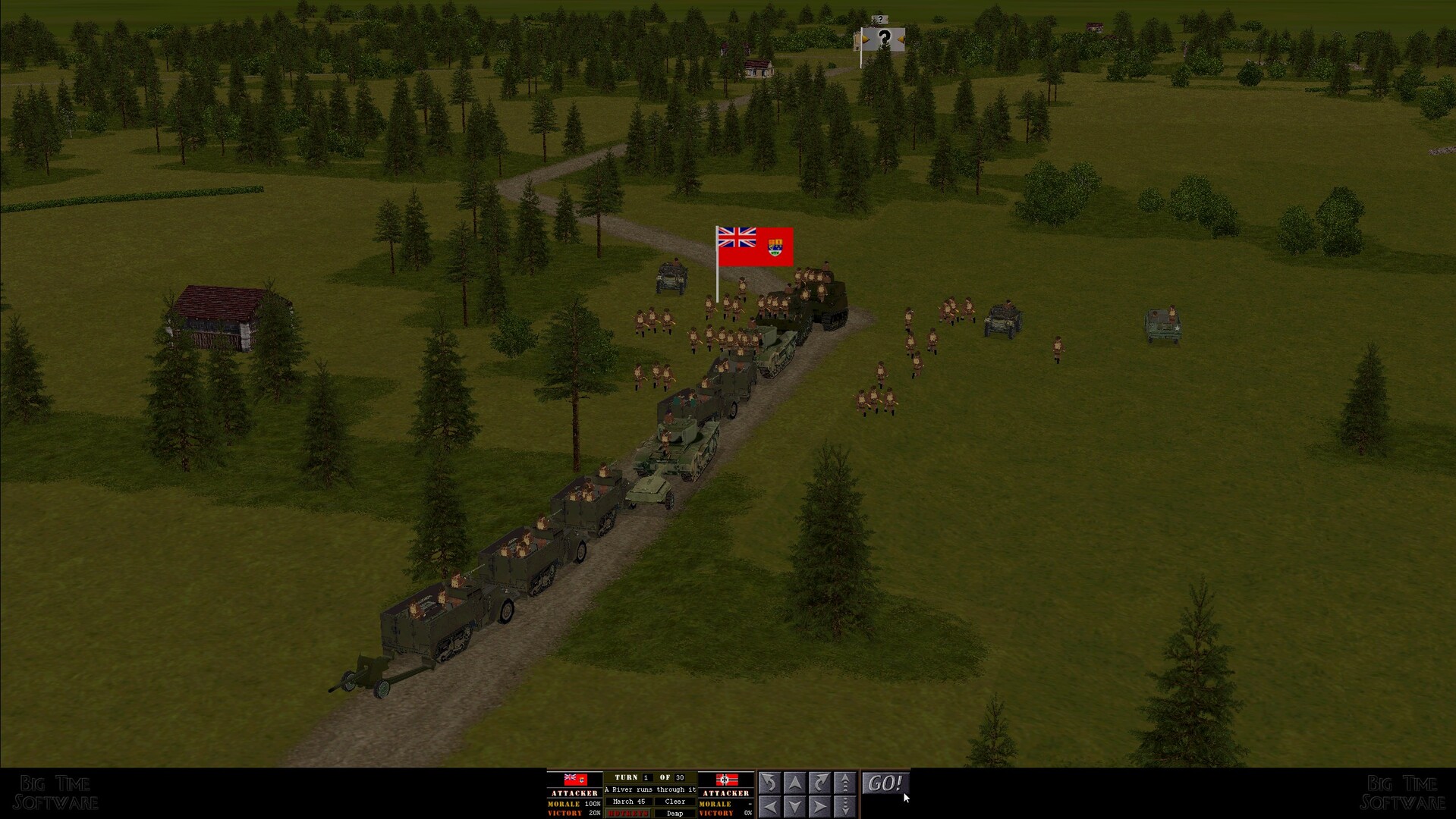1456x819 pixels.
Task: Rotate camera left with counterclockwise arrow
Action: tap(769, 782)
